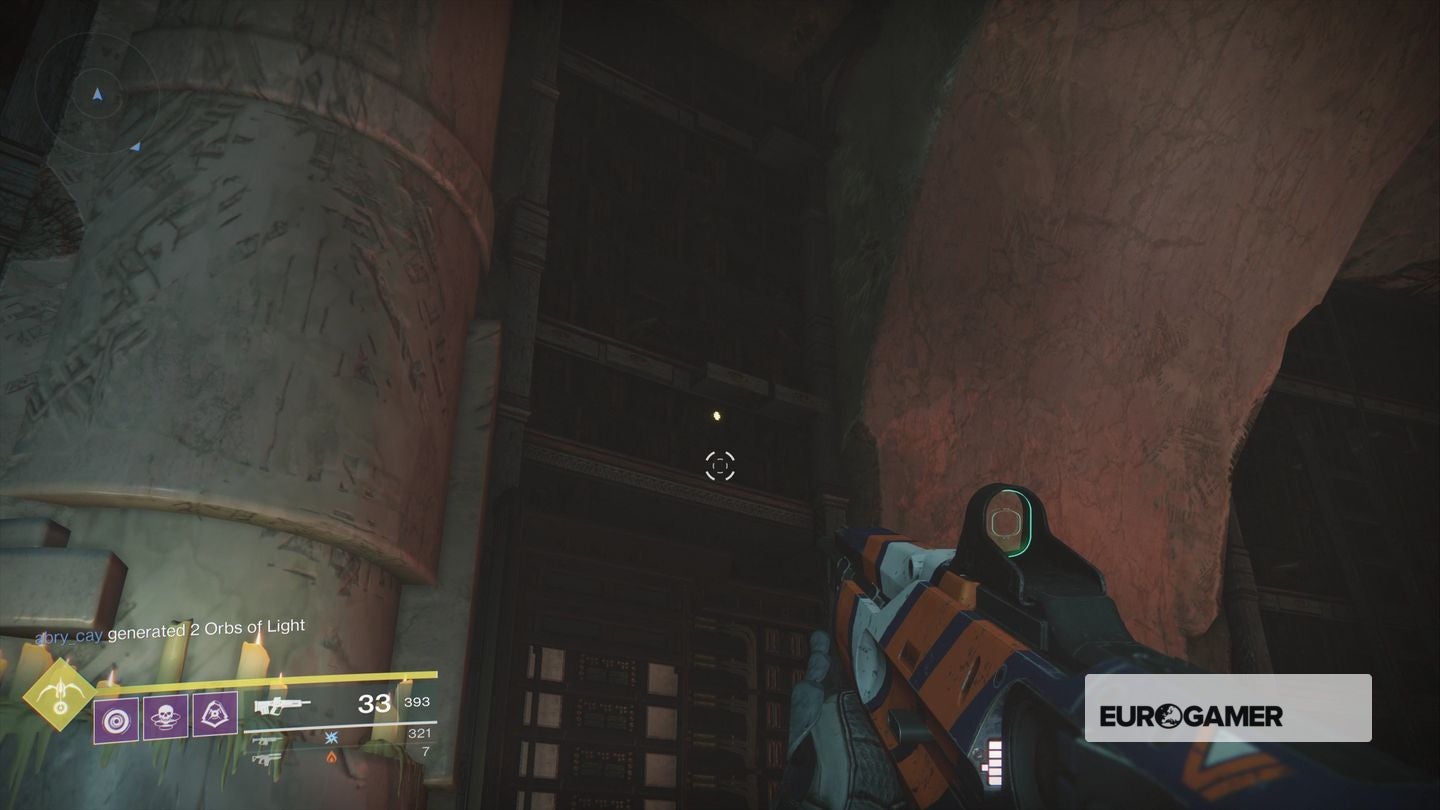Viewport: 1440px width, 810px height.
Task: Click the ammo count showing 33
Action: tap(374, 704)
